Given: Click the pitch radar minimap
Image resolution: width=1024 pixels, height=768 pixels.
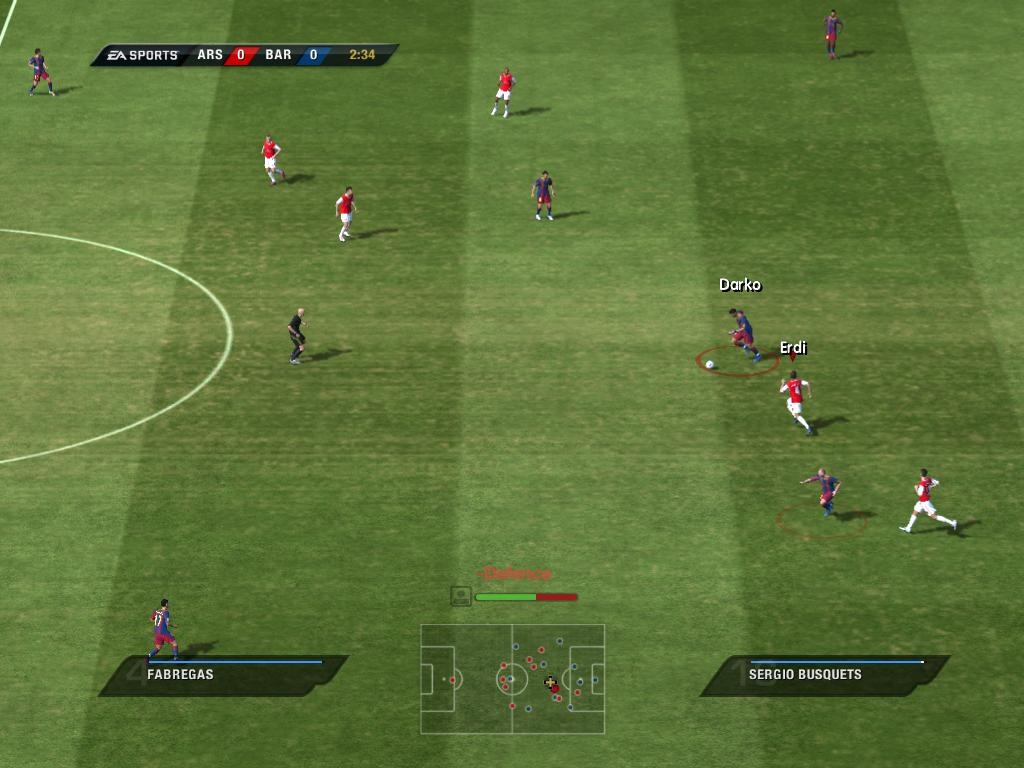Looking at the screenshot, I should pos(512,679).
